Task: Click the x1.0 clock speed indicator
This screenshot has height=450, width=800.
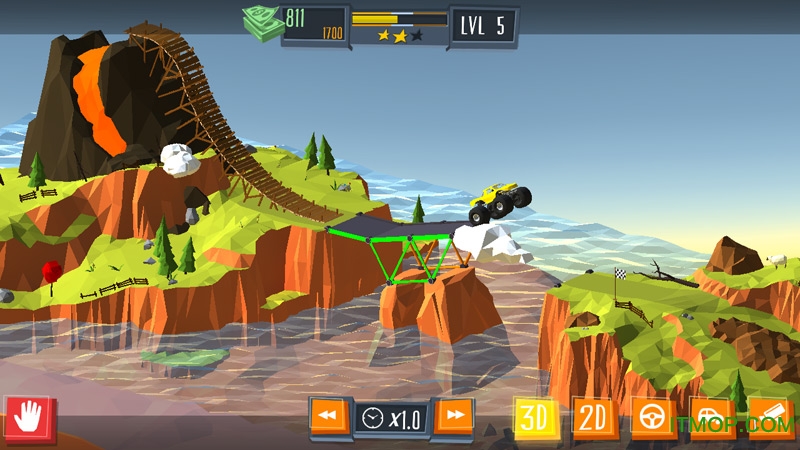Action: coord(392,417)
